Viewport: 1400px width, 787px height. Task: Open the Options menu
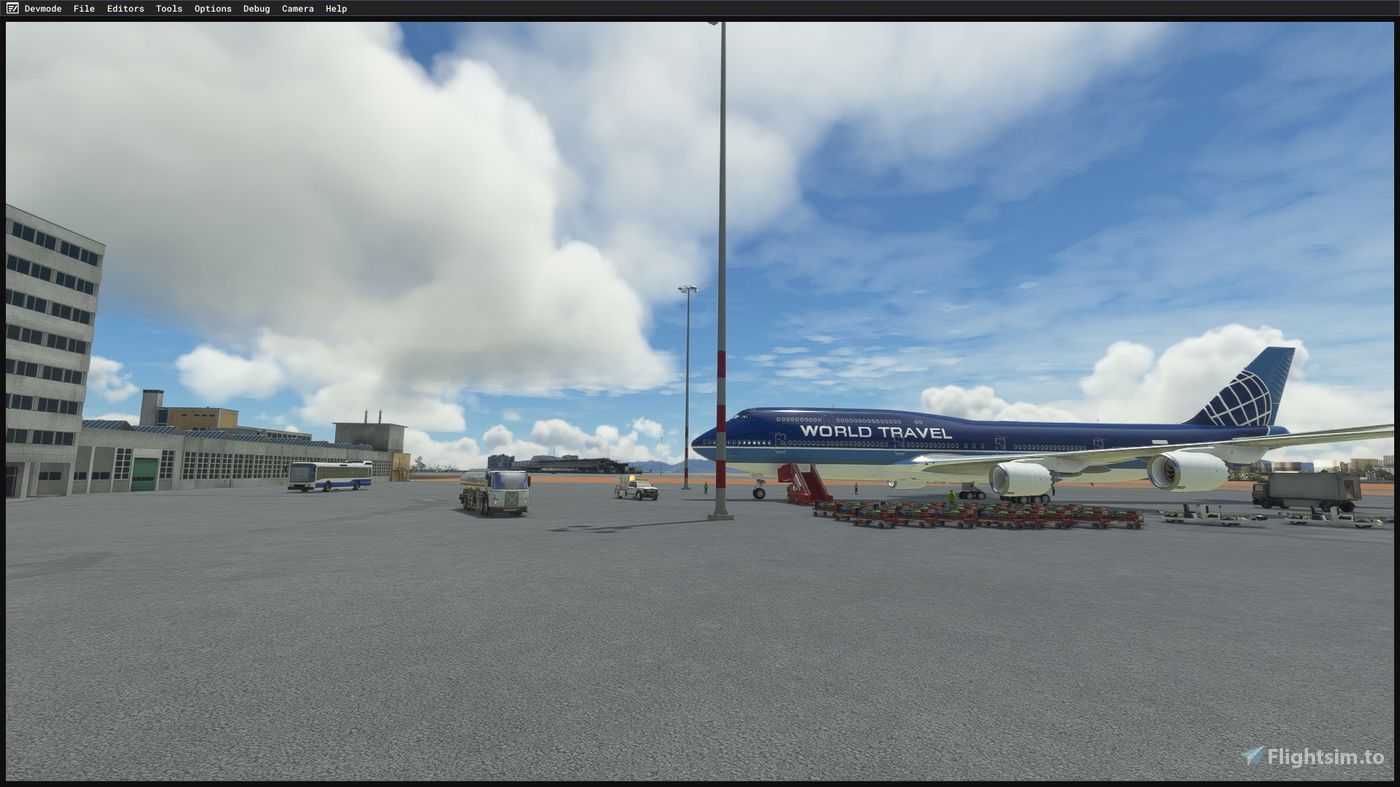point(212,8)
